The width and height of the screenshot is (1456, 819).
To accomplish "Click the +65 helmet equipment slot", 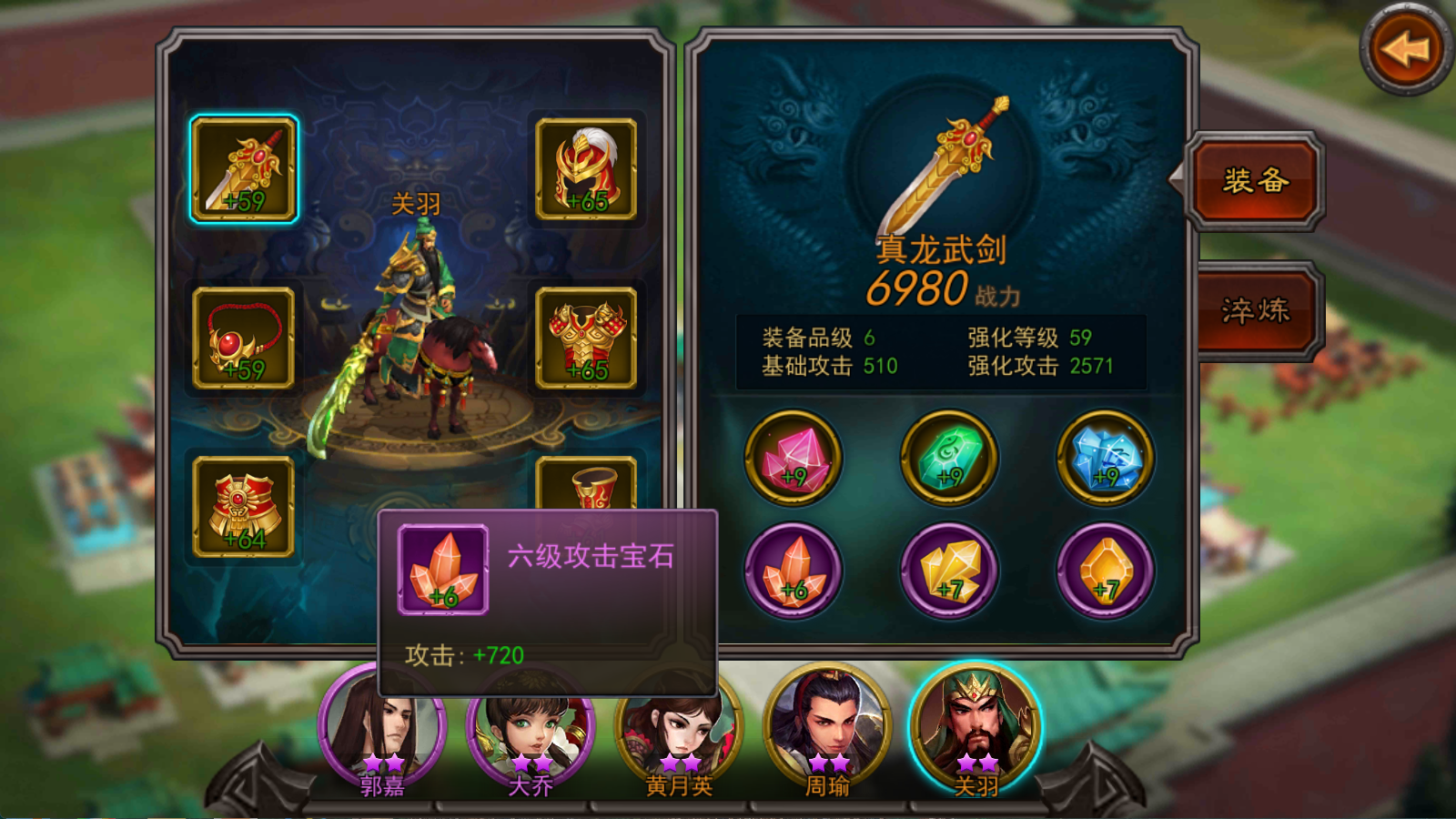I will [587, 168].
